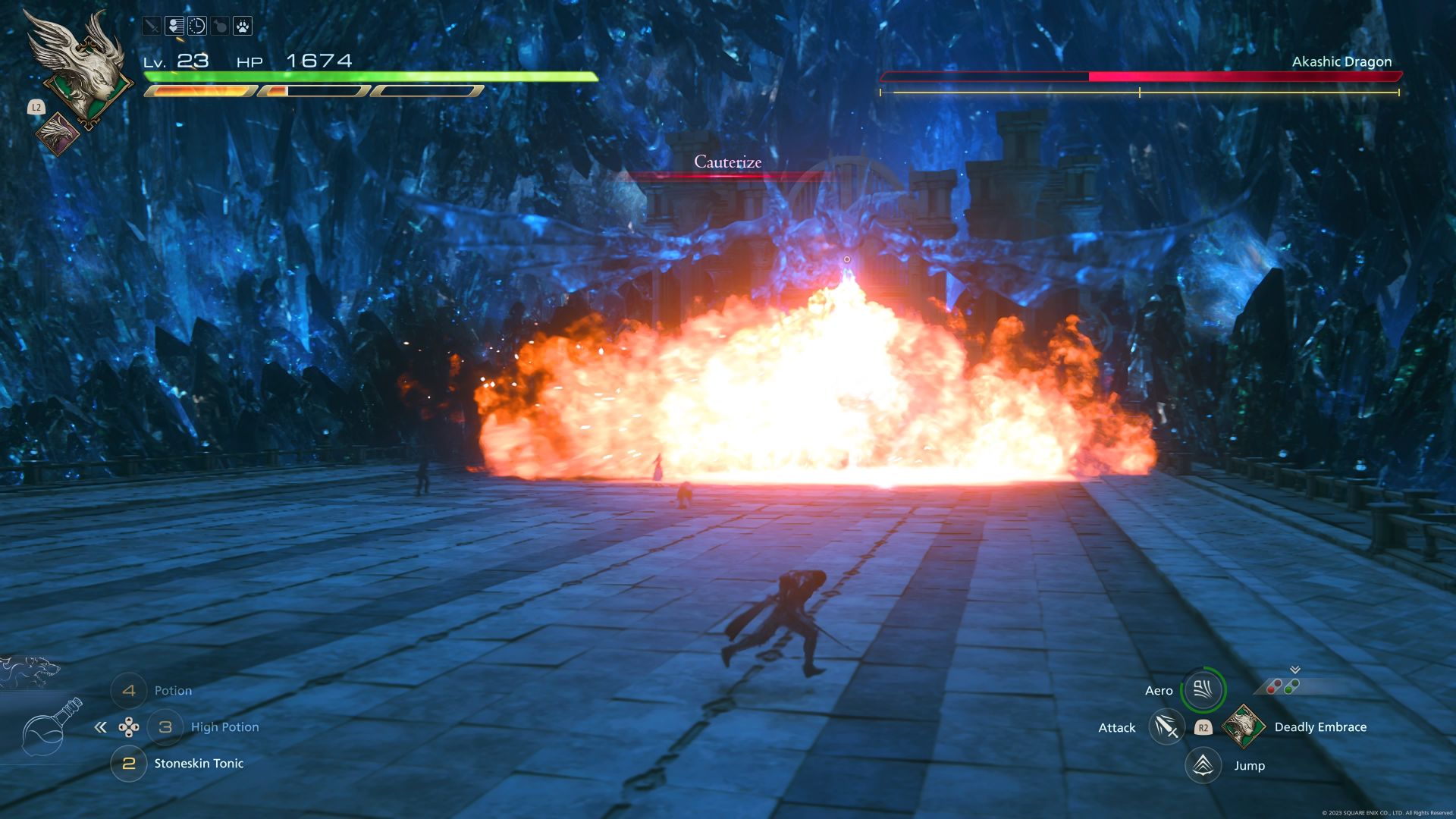This screenshot has height=819, width=1456.
Task: Select the Stoneskin Tonic item slot
Action: (129, 764)
